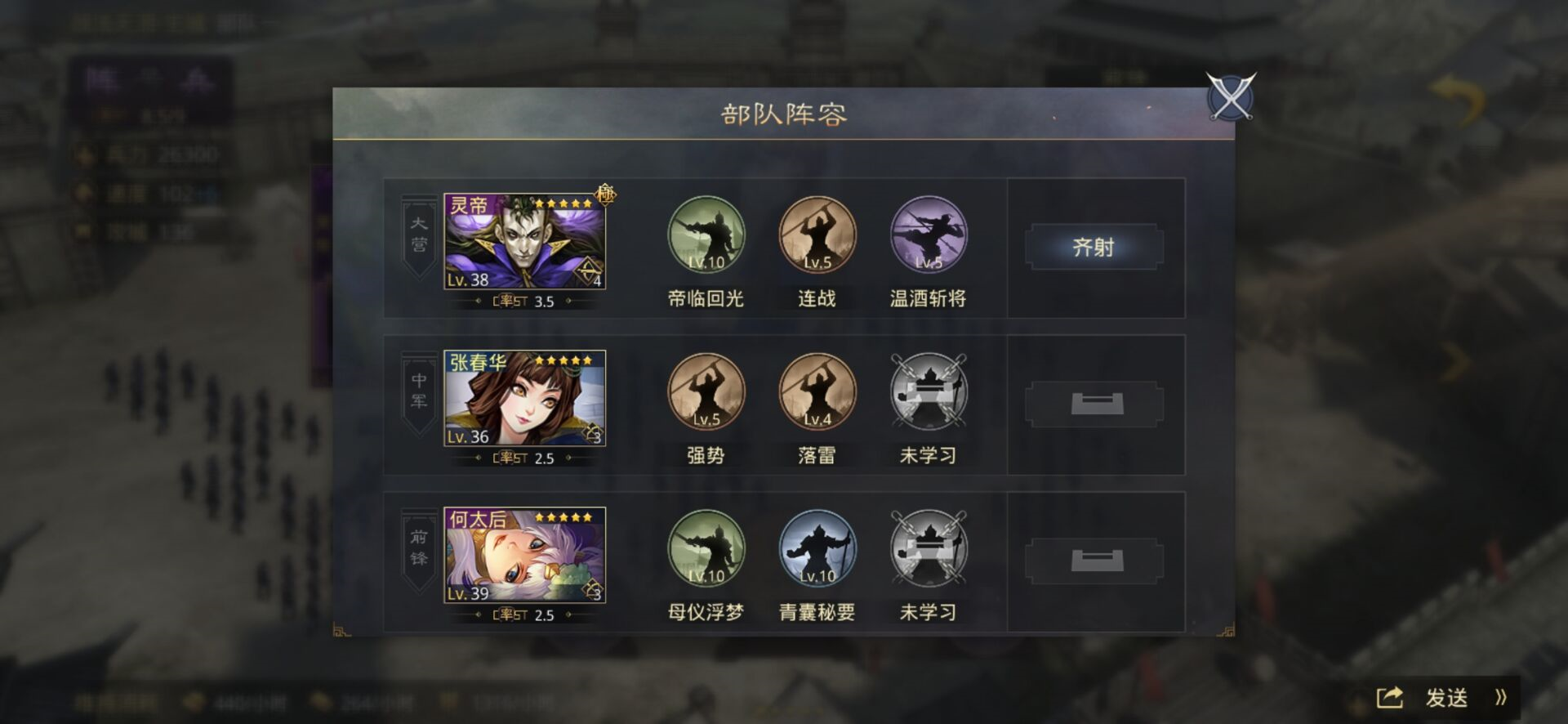This screenshot has height=724, width=1568.
Task: View the 温酒斩将 skill details
Action: click(x=928, y=235)
